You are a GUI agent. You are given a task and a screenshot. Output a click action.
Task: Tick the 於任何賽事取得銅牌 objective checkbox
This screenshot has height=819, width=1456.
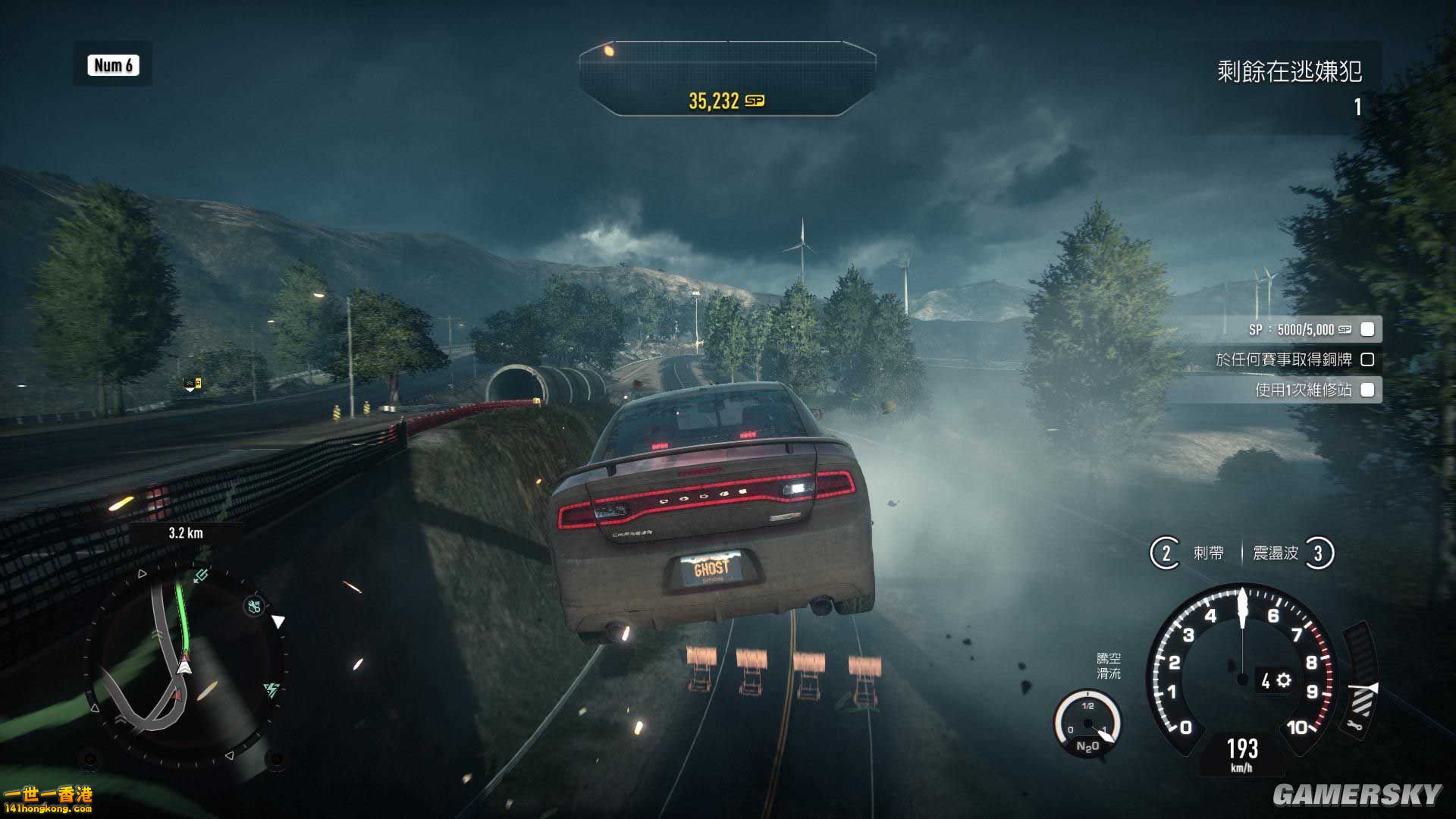(1367, 359)
